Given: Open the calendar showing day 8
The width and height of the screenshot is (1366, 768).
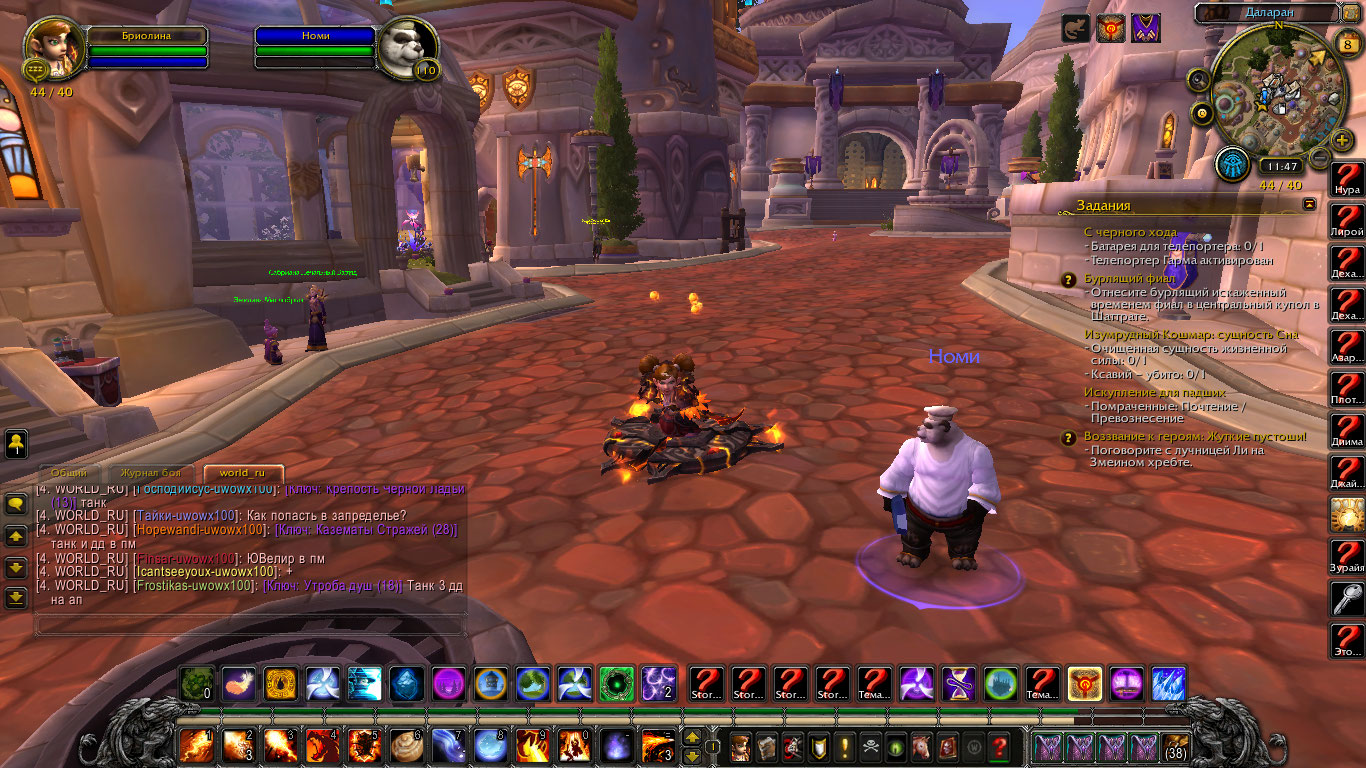Looking at the screenshot, I should (1346, 44).
